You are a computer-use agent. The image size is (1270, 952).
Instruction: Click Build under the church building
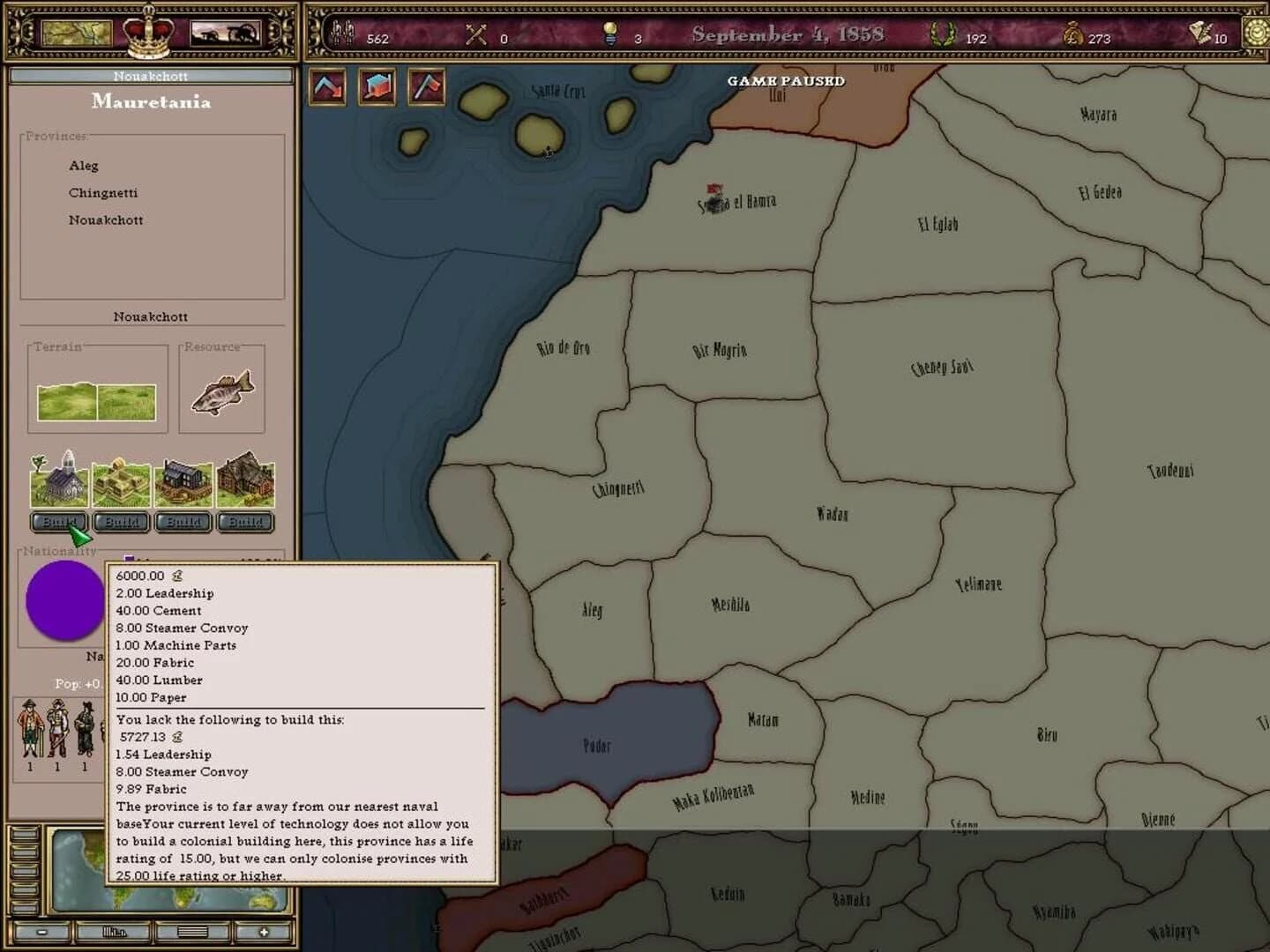click(x=59, y=522)
